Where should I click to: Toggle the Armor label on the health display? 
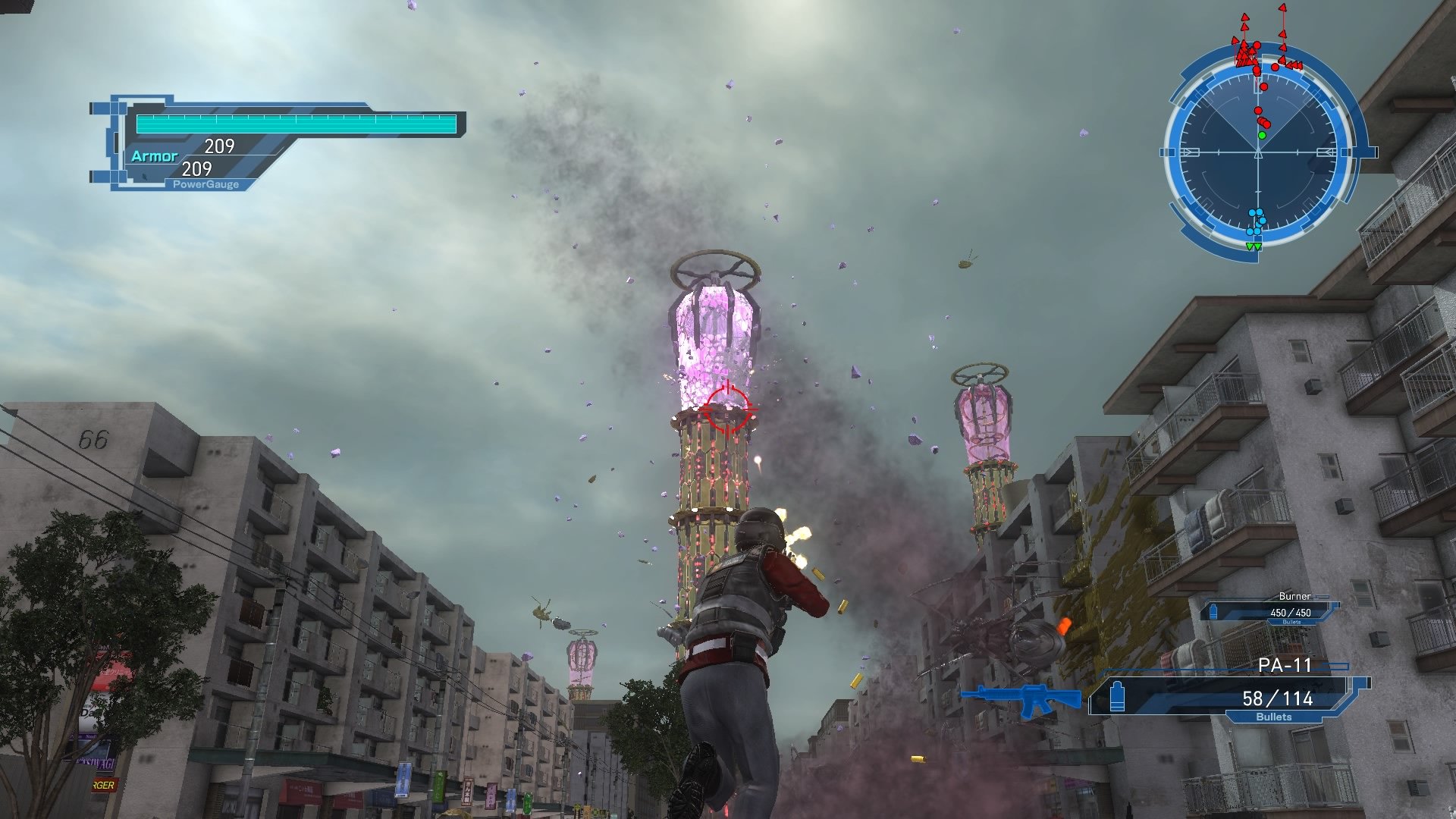tap(155, 155)
